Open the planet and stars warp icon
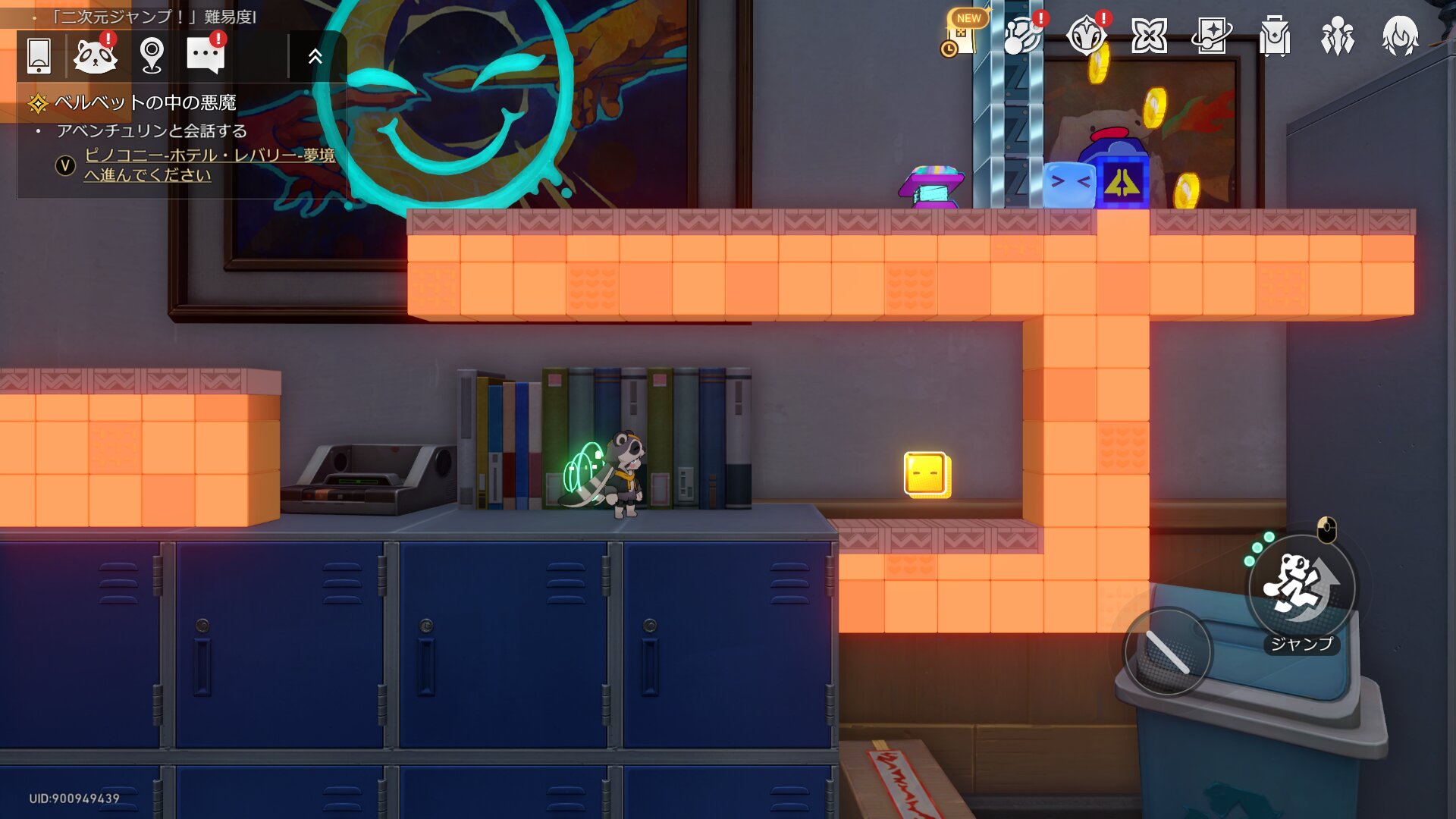Screen dimensions: 1456x819 click(1023, 36)
